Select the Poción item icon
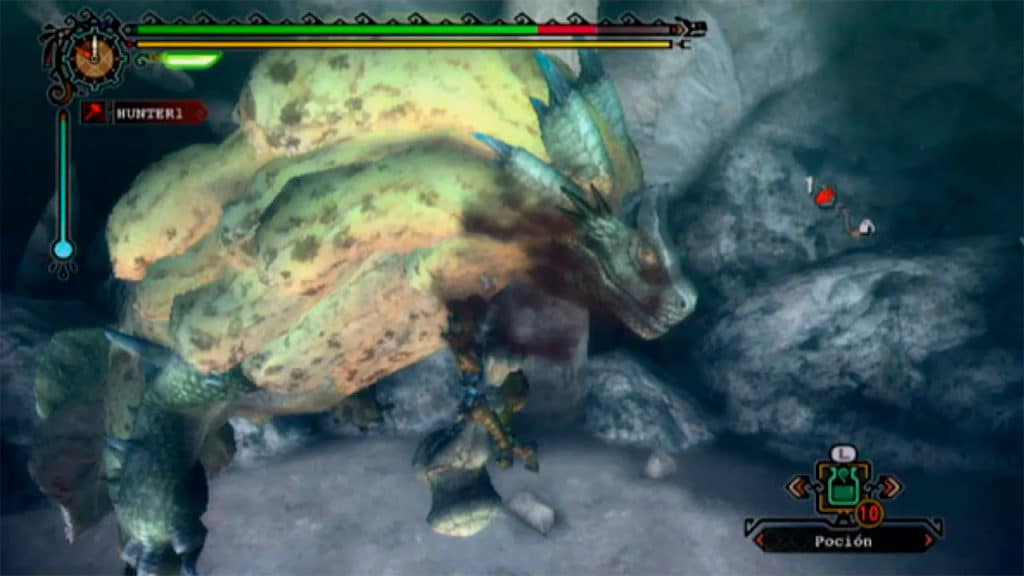 [x=843, y=487]
